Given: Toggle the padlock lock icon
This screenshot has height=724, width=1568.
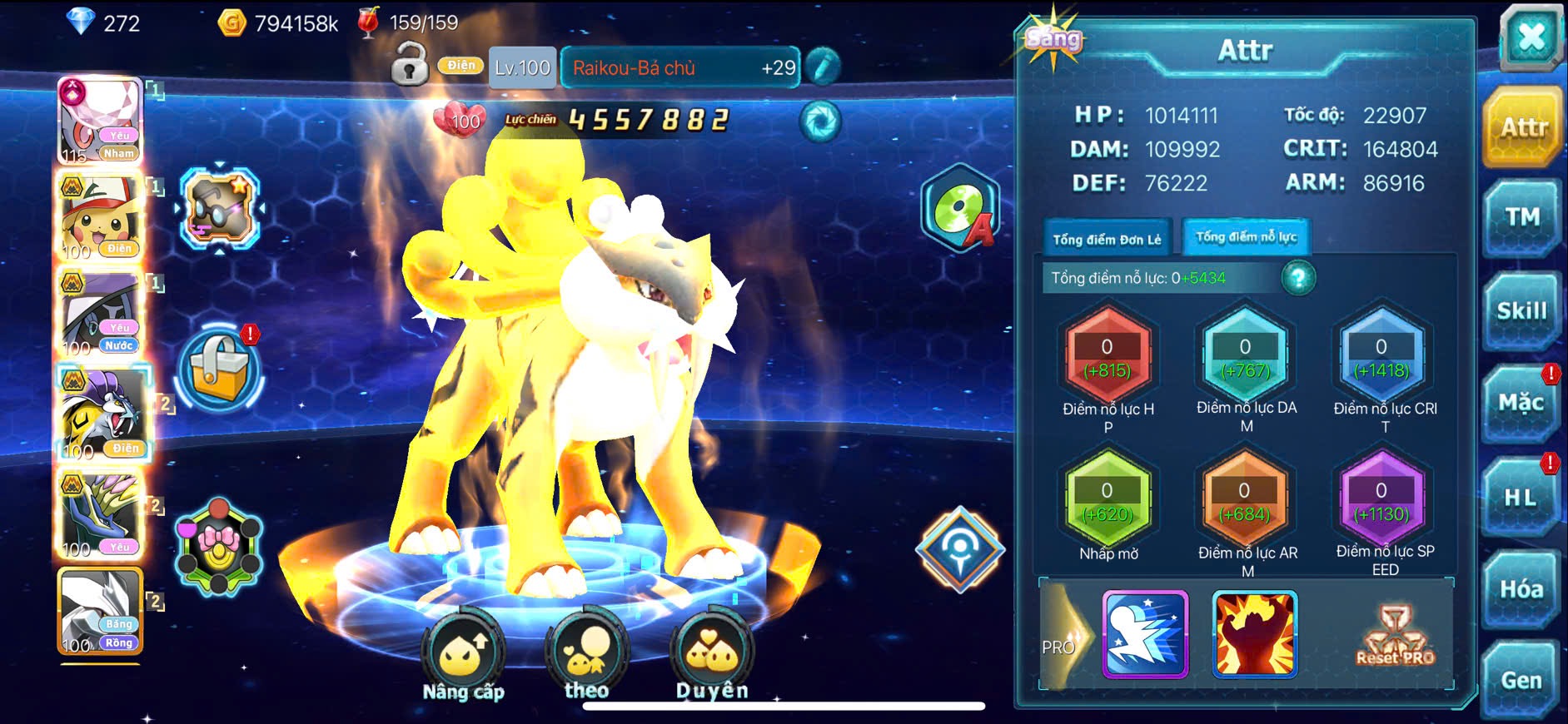Looking at the screenshot, I should tap(410, 66).
